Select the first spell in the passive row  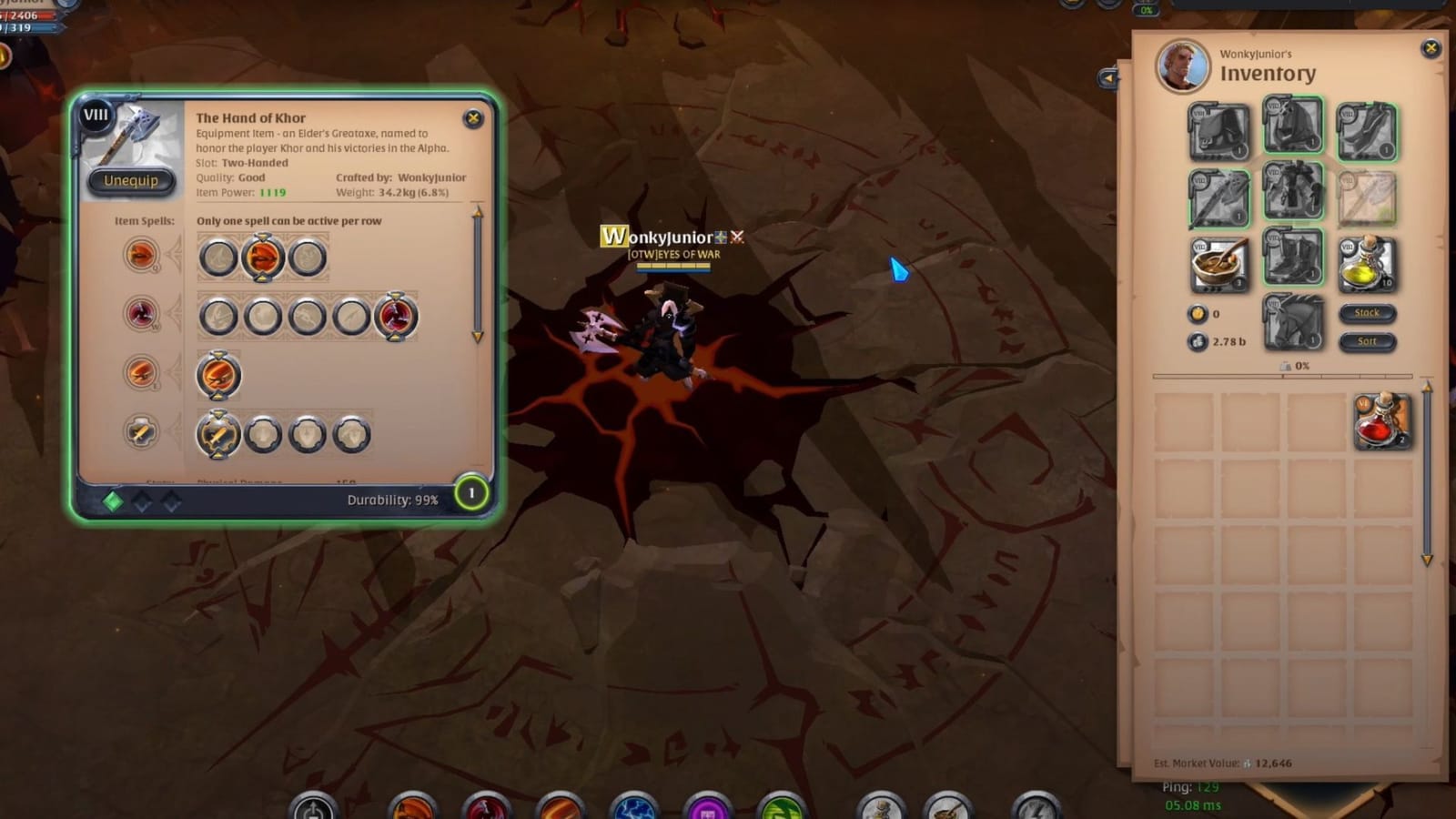(x=218, y=434)
